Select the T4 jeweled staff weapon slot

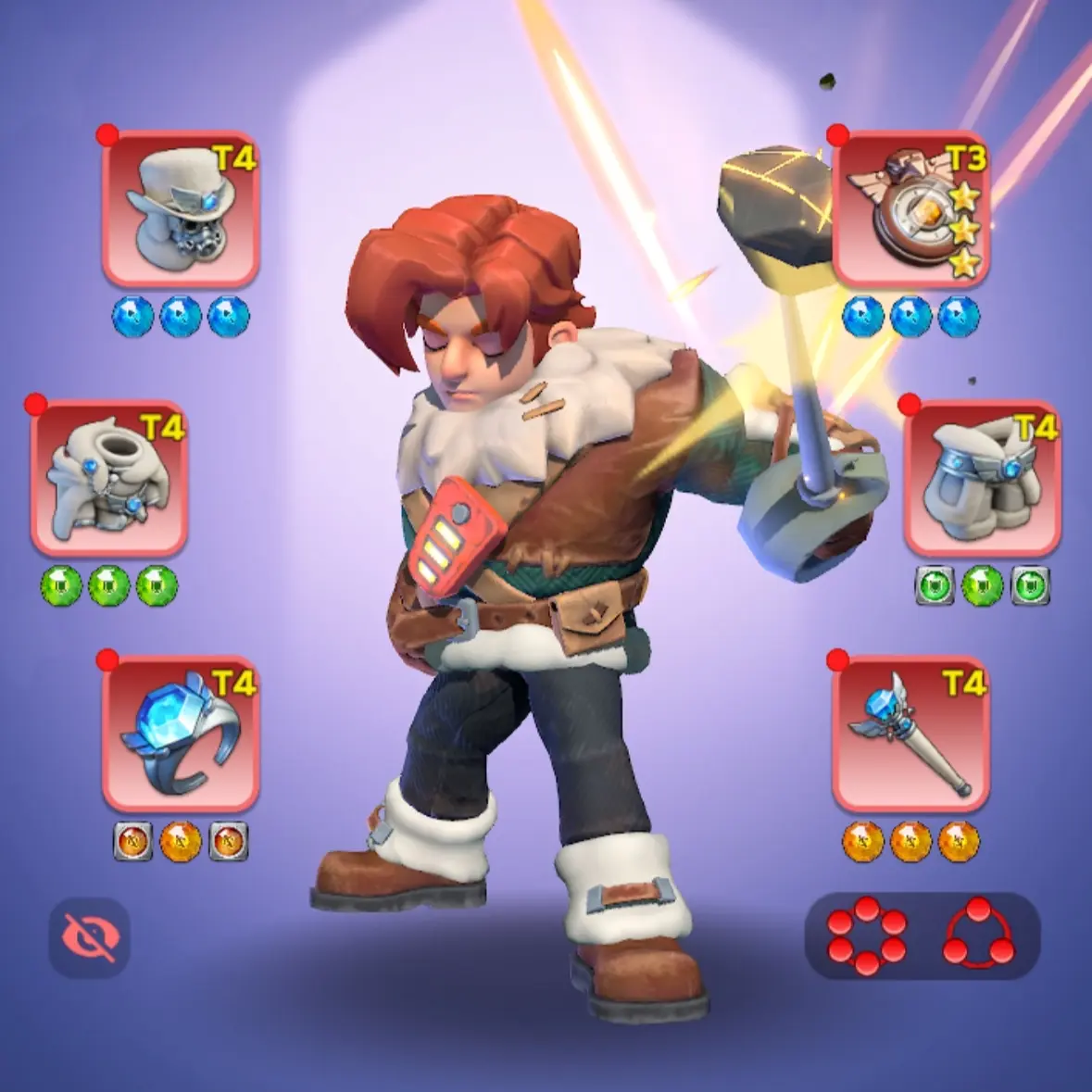pyautogui.click(x=910, y=734)
